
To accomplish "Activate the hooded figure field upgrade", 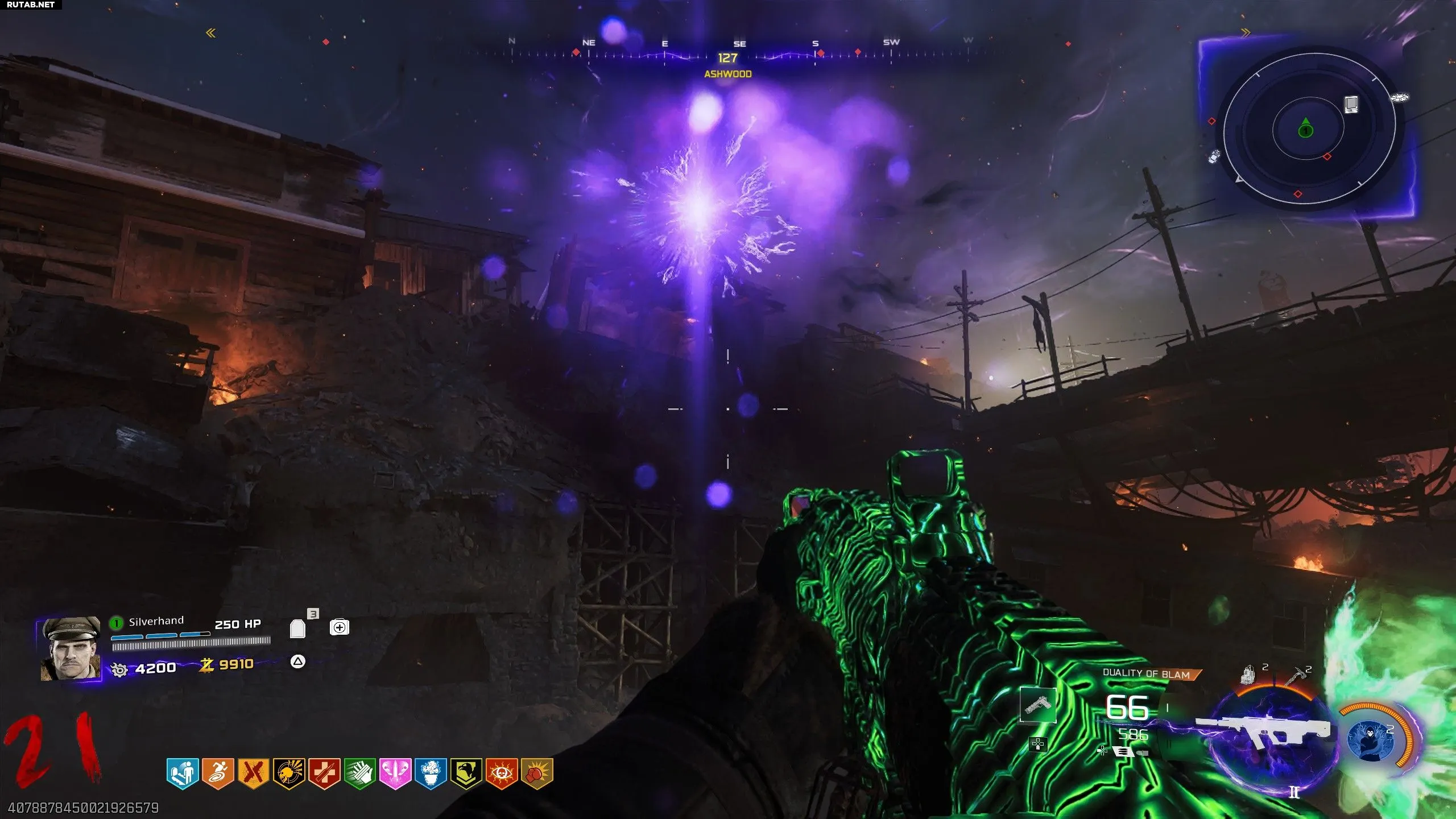I will [x=1371, y=739].
